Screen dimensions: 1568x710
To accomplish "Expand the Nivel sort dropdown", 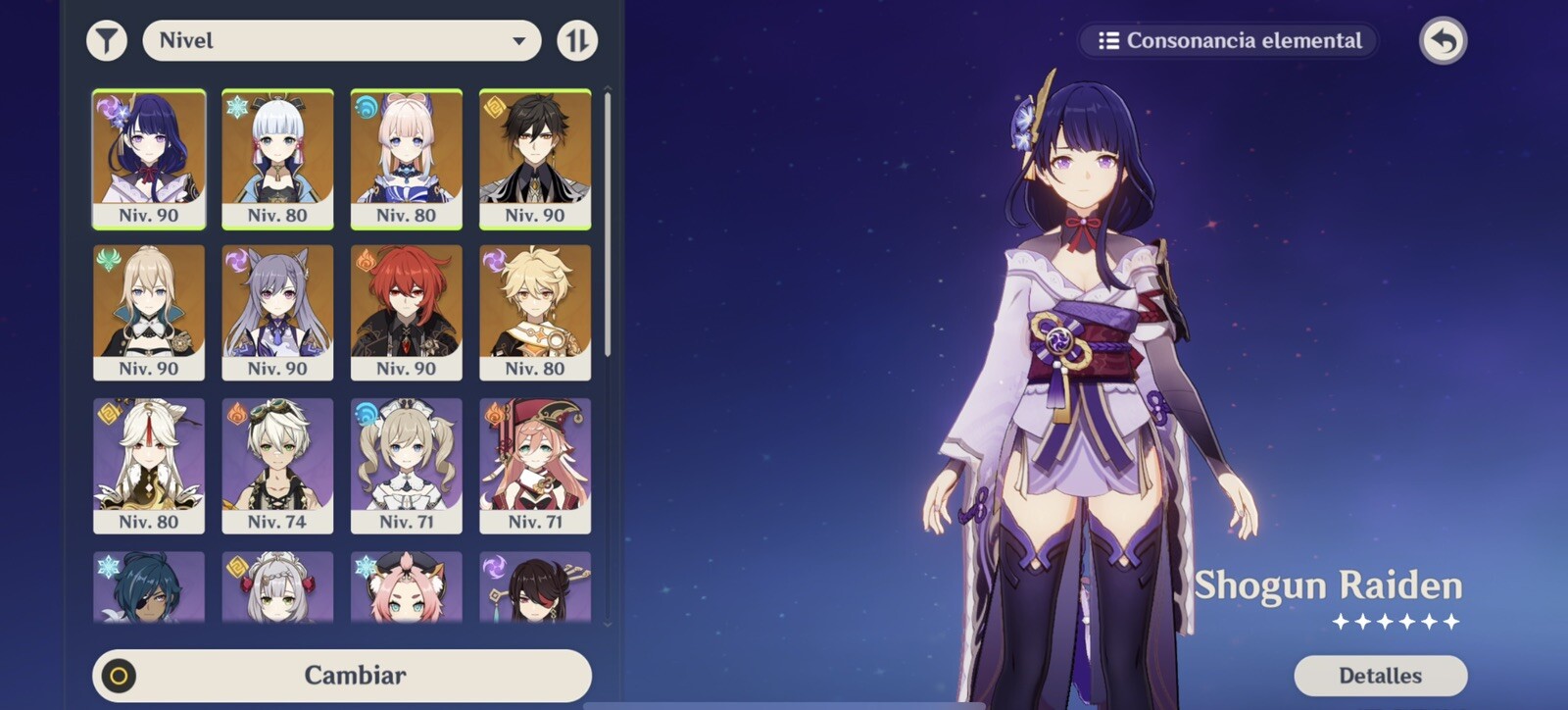I will coord(341,41).
